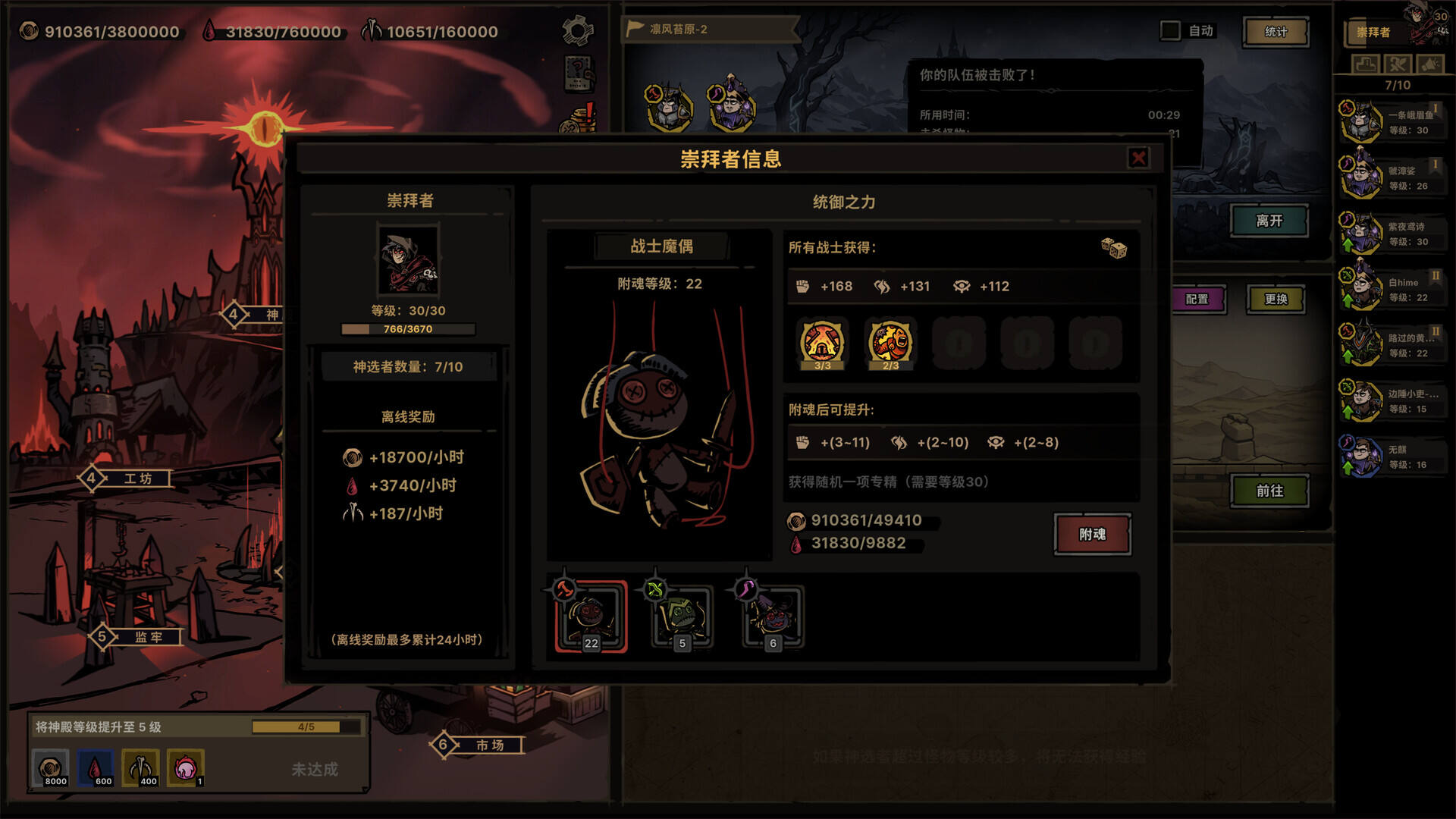1456x819 pixels.
Task: Click the blood drop resource icon
Action: pos(211,32)
